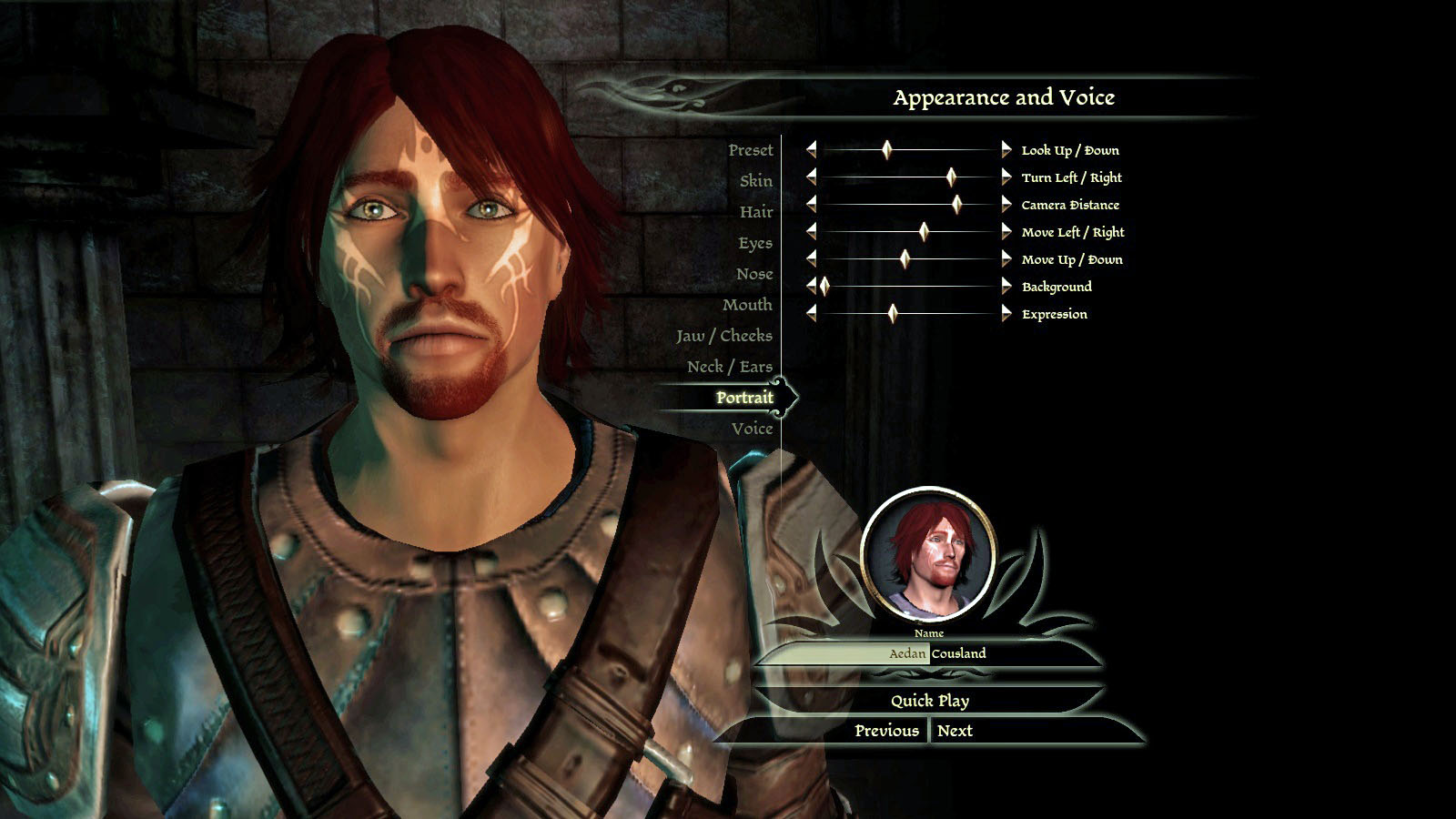Click the Move Left / Right slider handle

coord(924,232)
